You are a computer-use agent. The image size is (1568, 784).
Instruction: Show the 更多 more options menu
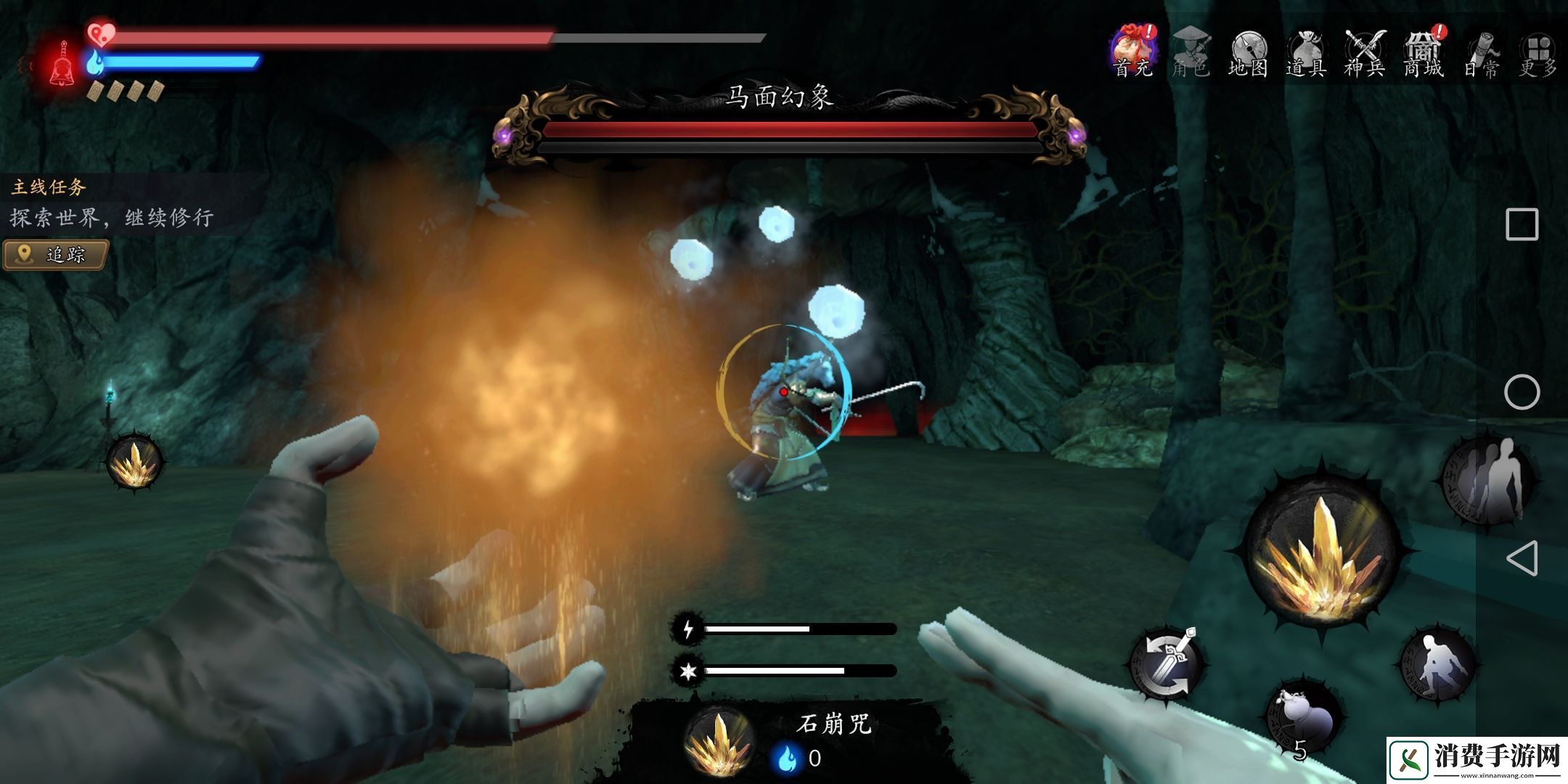pyautogui.click(x=1538, y=52)
